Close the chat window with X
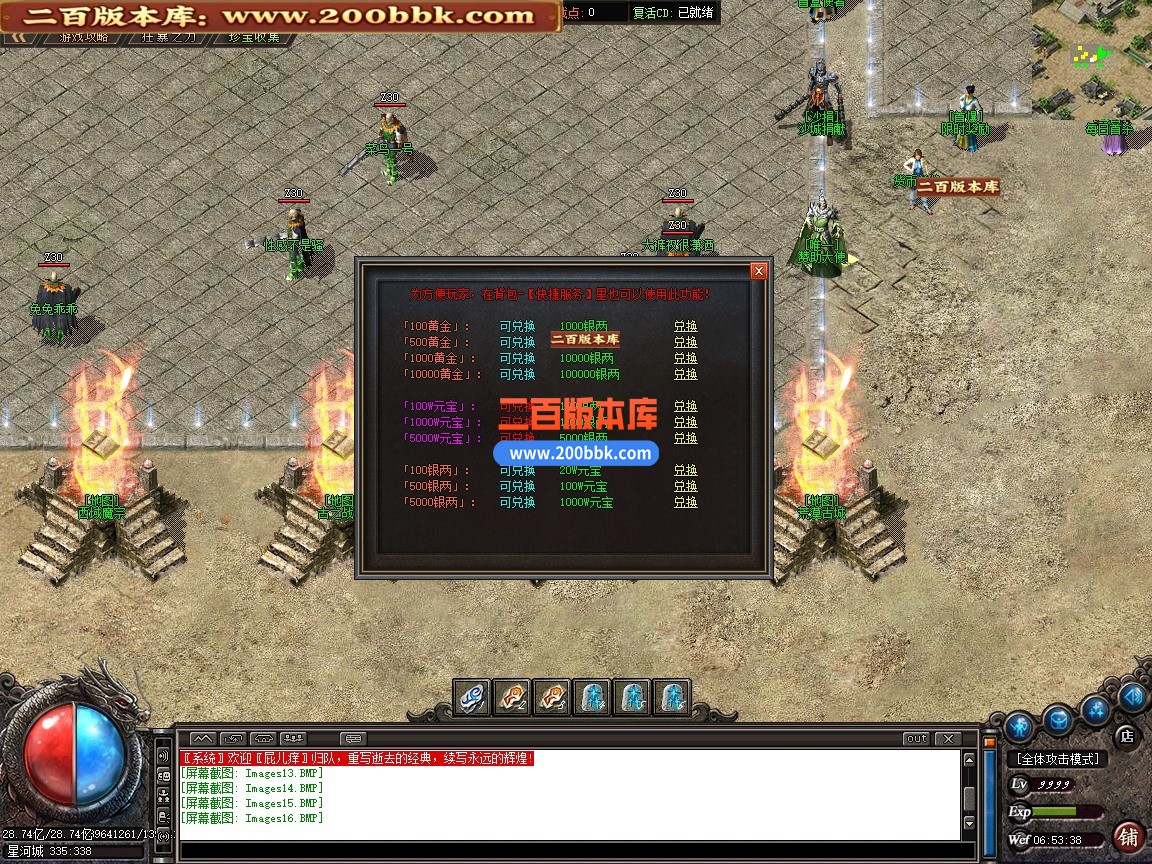Screen dimensions: 1152x864 [947, 739]
